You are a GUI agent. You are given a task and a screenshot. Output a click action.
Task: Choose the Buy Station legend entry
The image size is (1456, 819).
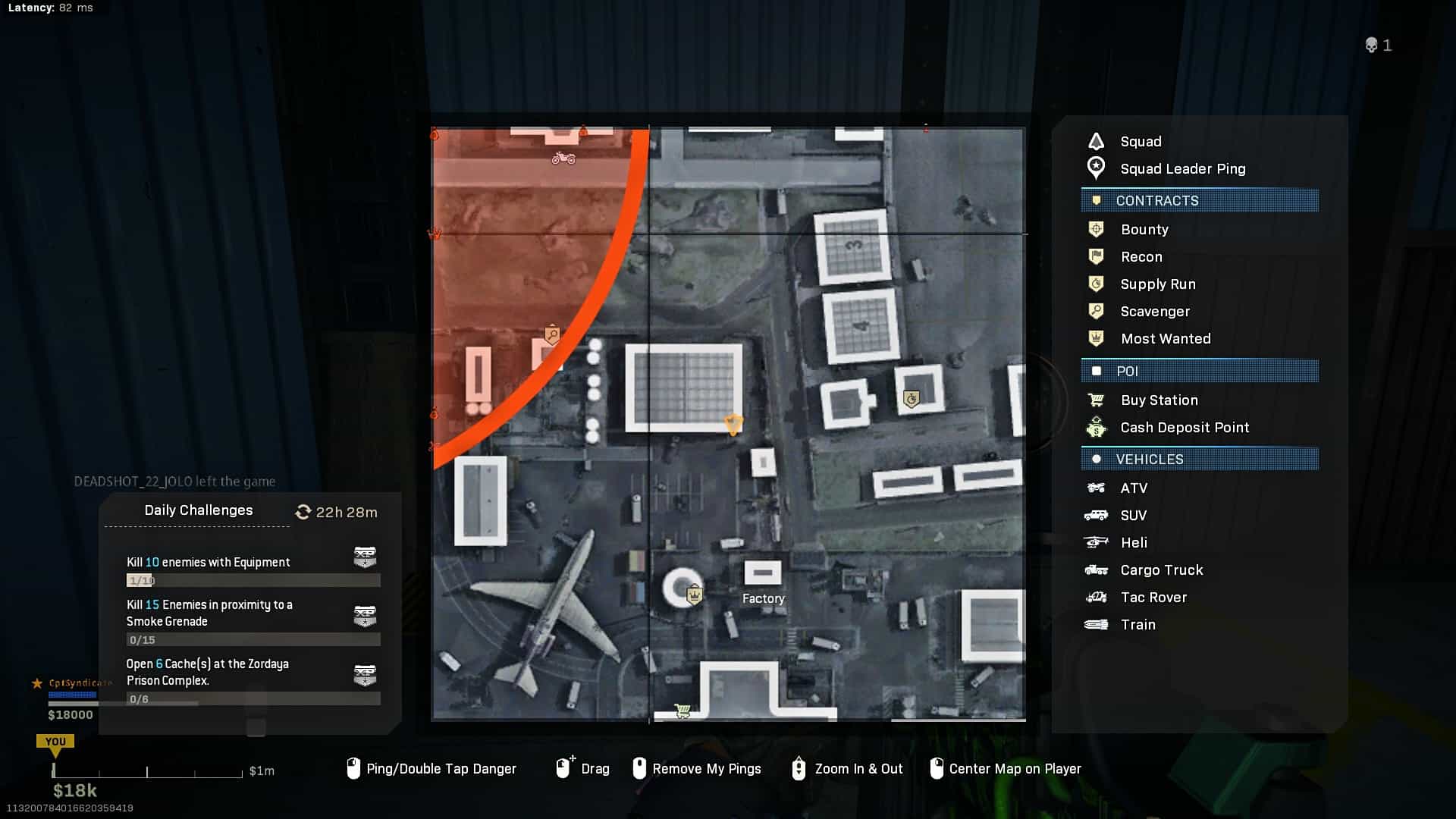point(1159,400)
